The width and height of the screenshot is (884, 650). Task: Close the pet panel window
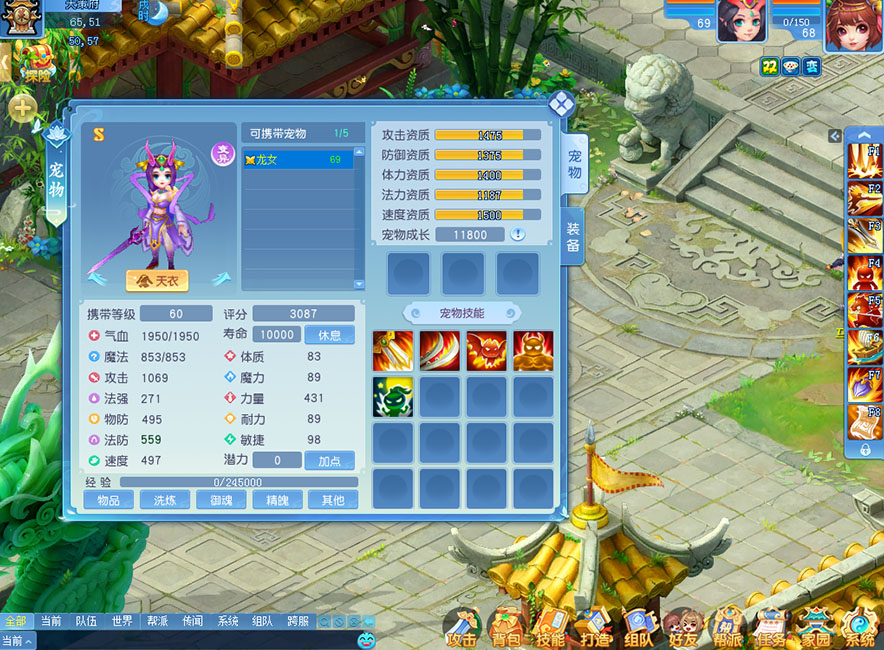tap(561, 103)
